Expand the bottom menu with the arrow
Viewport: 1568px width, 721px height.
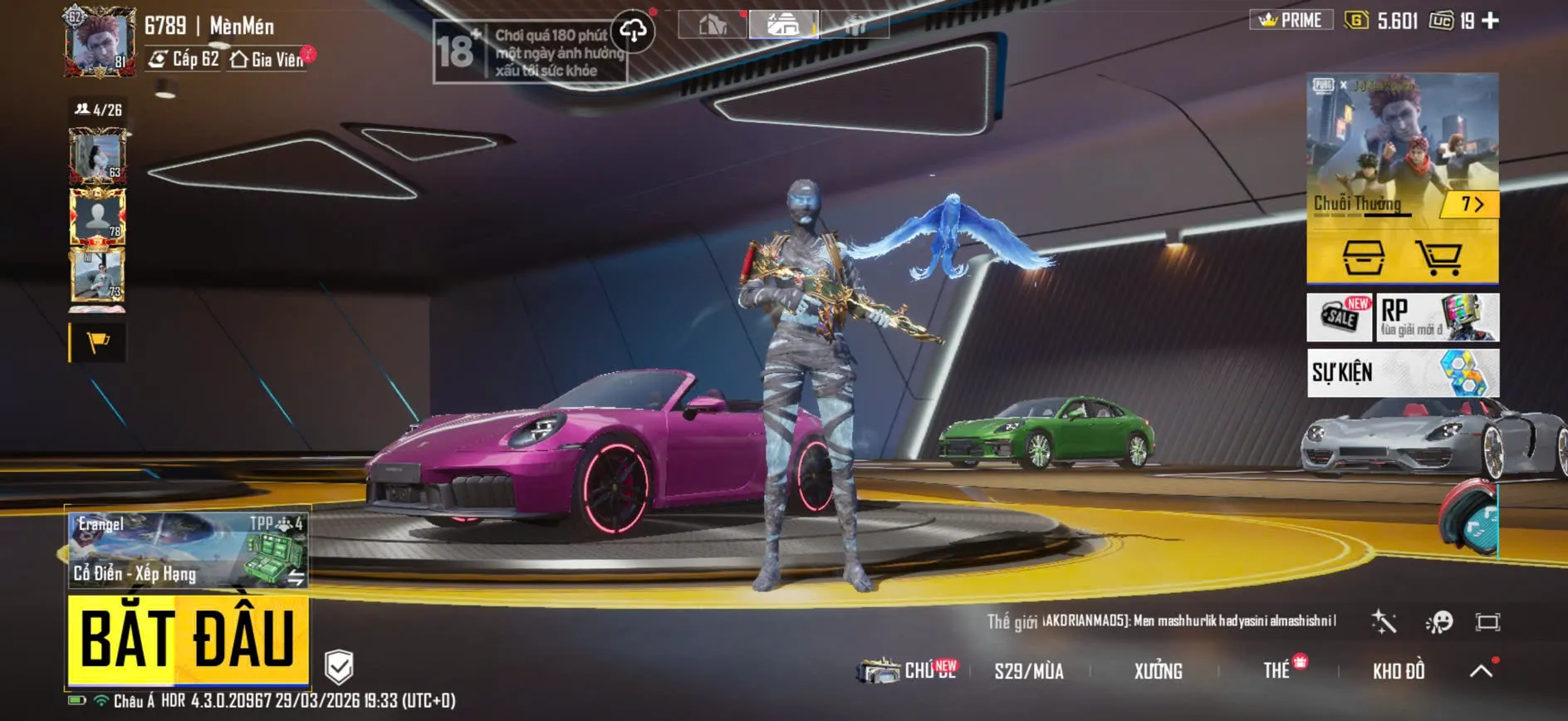1481,670
